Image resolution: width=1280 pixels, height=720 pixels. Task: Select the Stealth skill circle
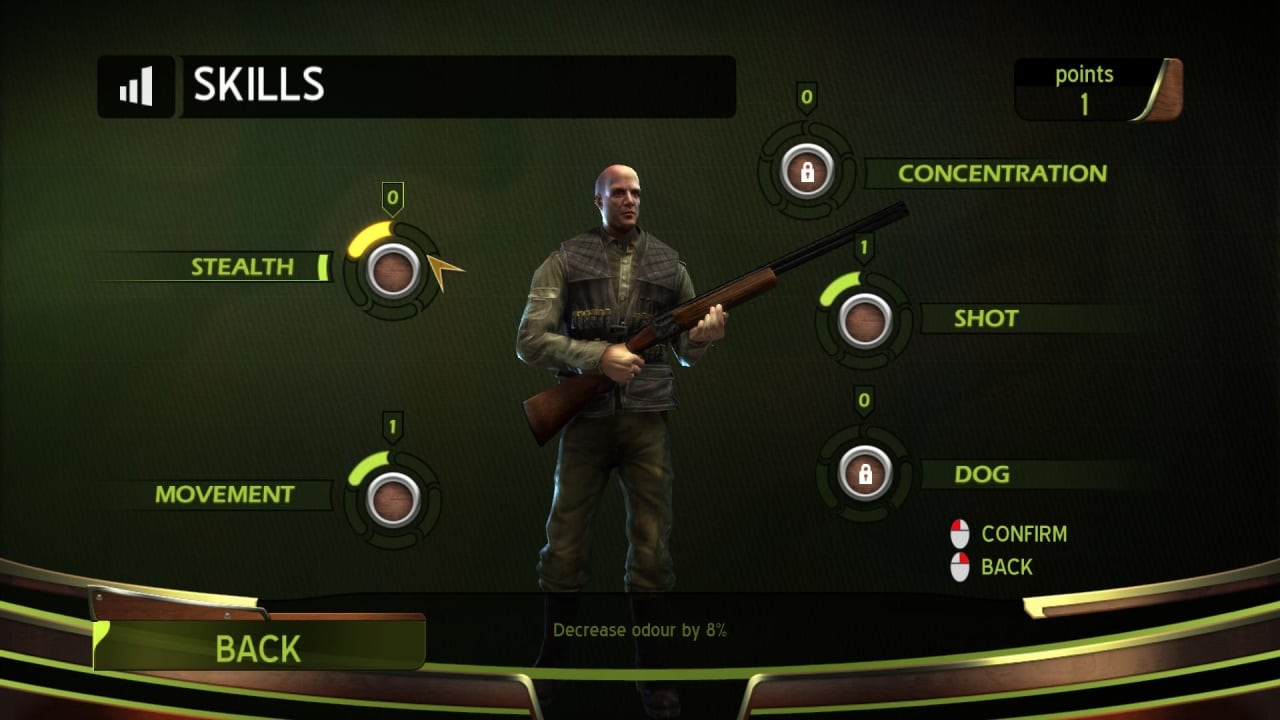[393, 270]
